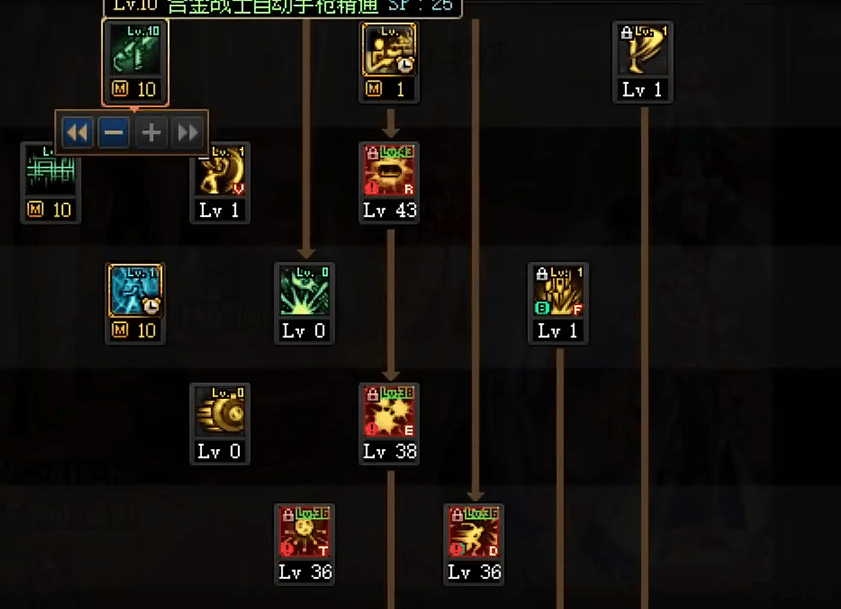This screenshot has width=841, height=609.
Task: Pick the gold Lv 1 skill on F
Action: pyautogui.click(x=558, y=292)
